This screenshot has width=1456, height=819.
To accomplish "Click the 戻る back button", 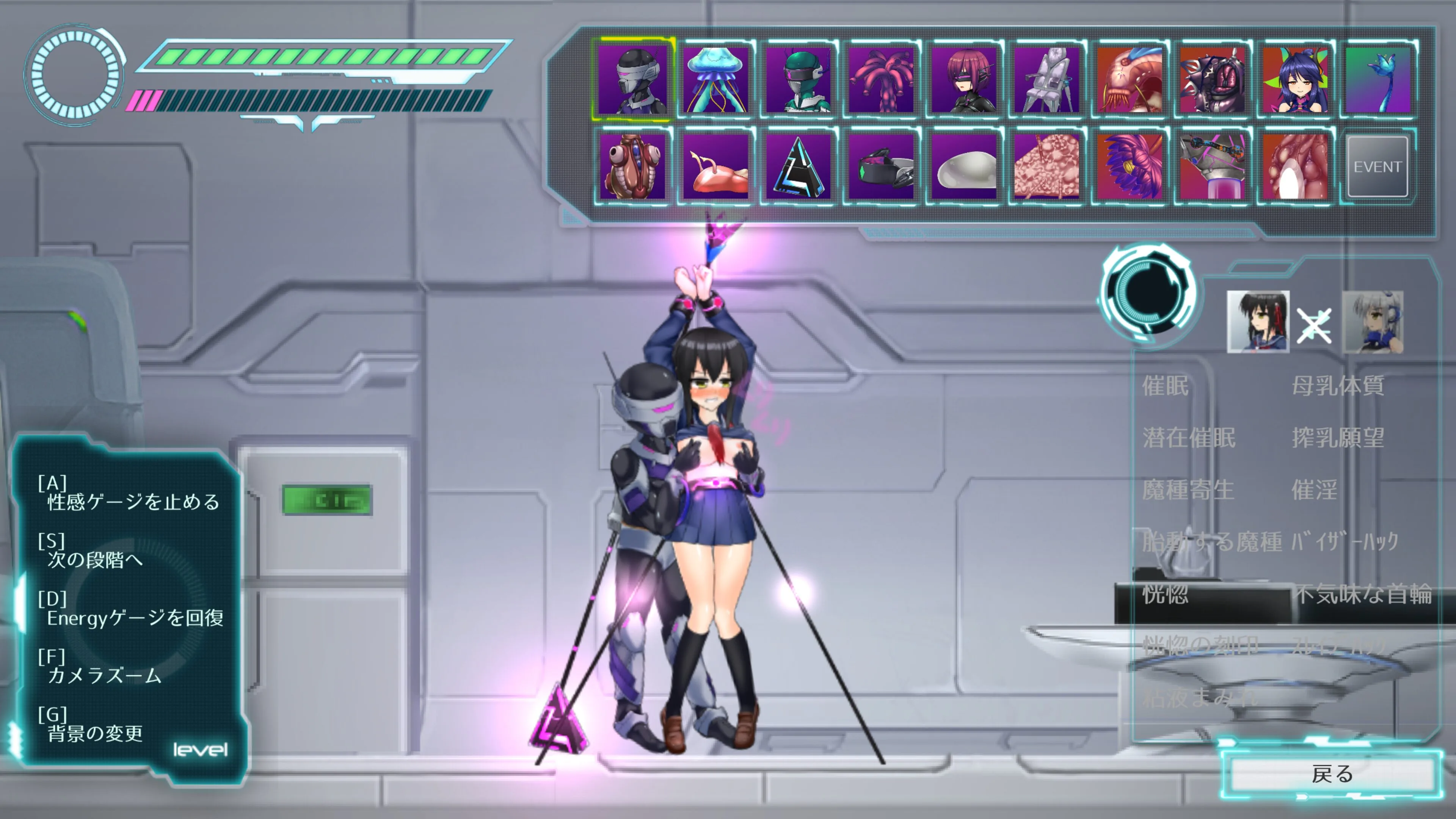I will [x=1332, y=774].
